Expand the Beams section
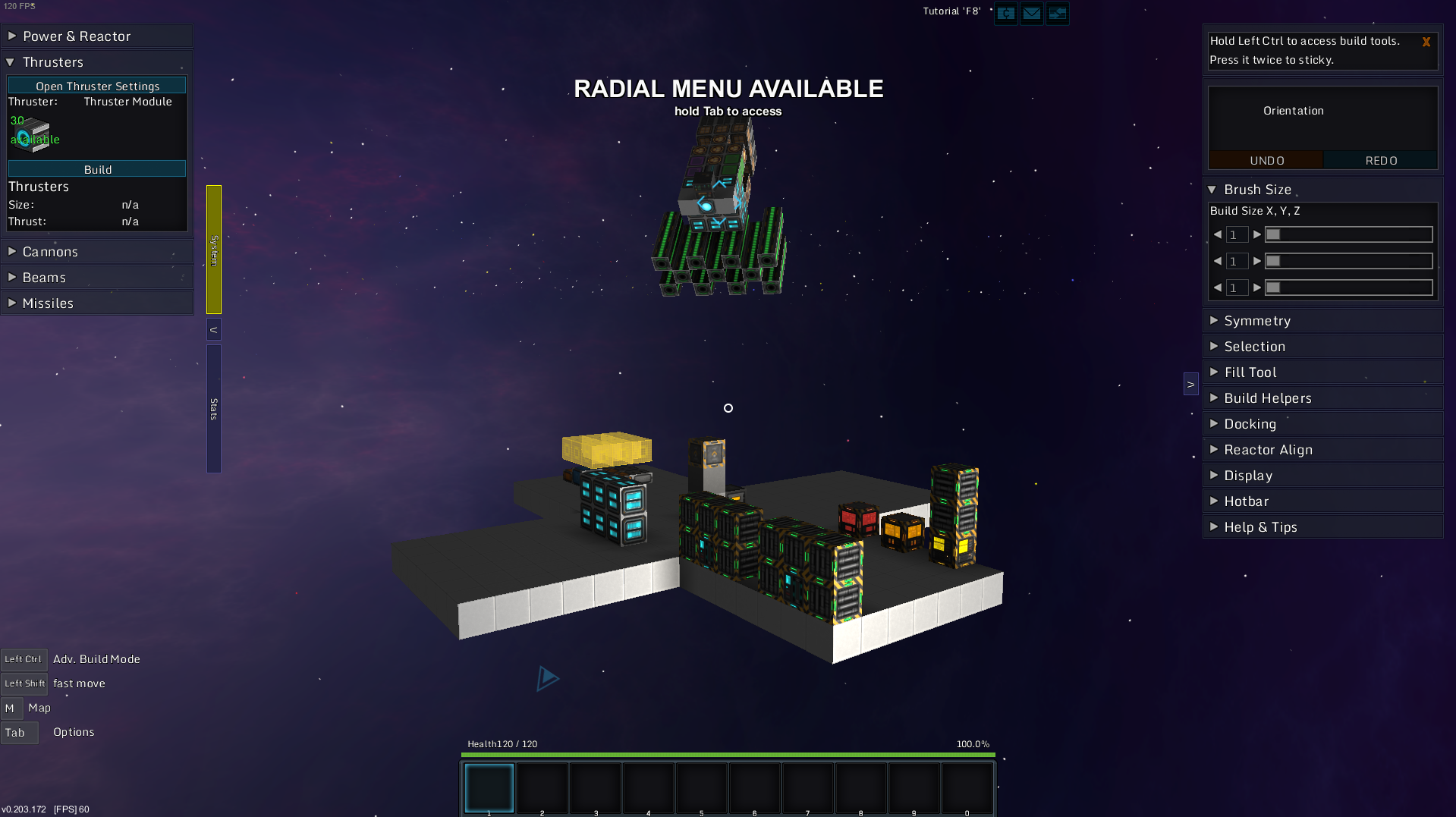 click(x=44, y=278)
